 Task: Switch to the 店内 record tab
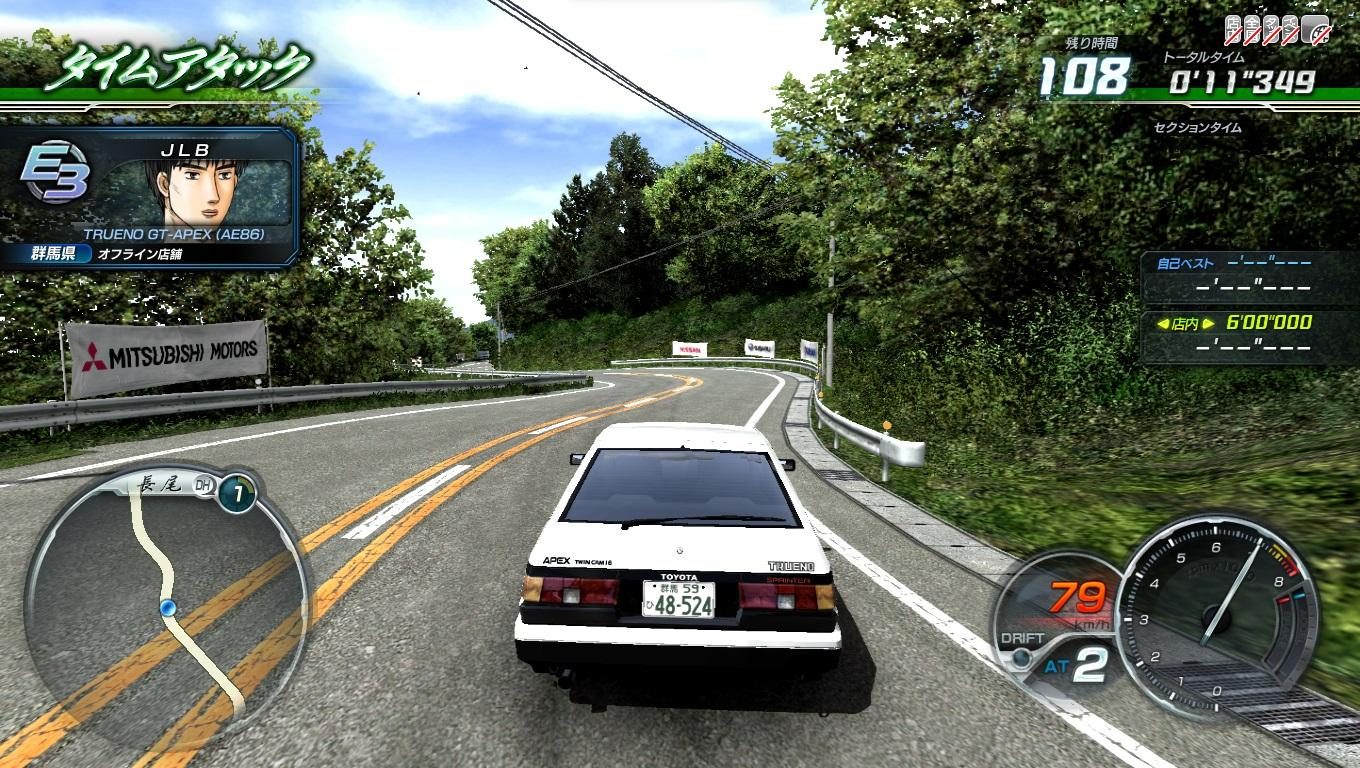pyautogui.click(x=1185, y=323)
